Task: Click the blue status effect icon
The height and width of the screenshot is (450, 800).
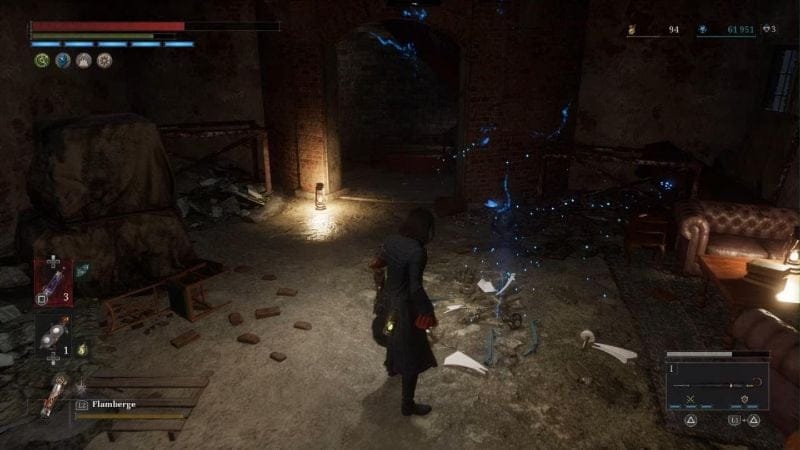Action: tap(63, 60)
